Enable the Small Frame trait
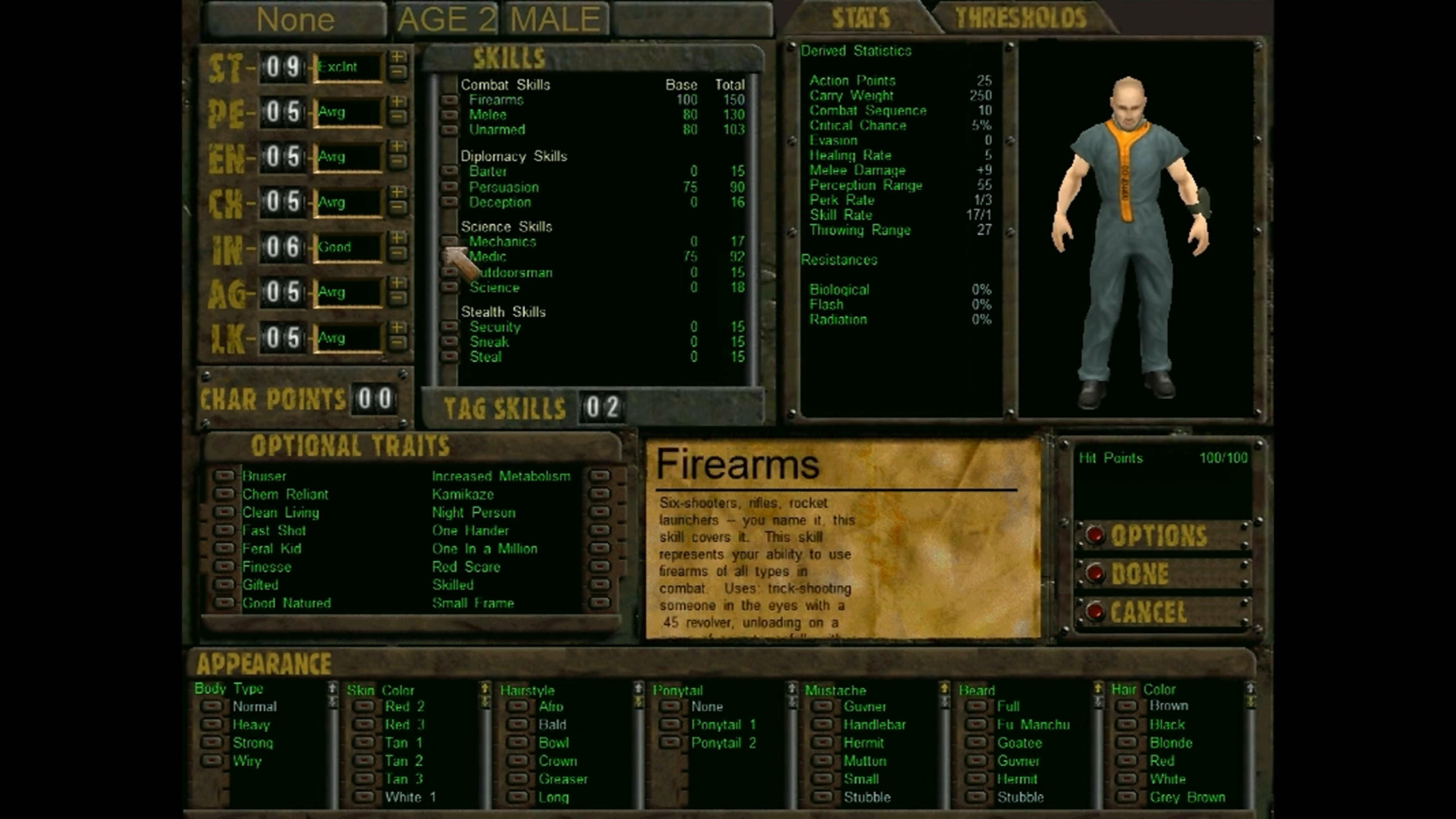The width and height of the screenshot is (1456, 819). (x=599, y=603)
